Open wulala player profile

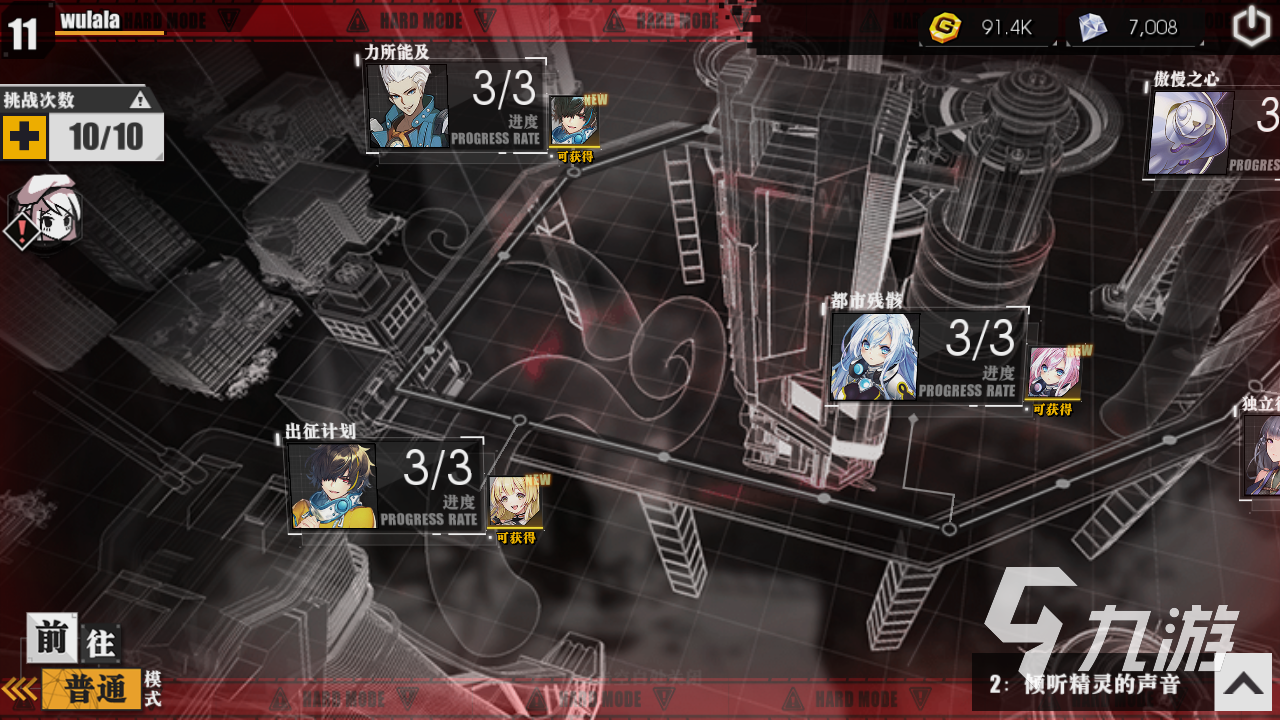pos(90,21)
